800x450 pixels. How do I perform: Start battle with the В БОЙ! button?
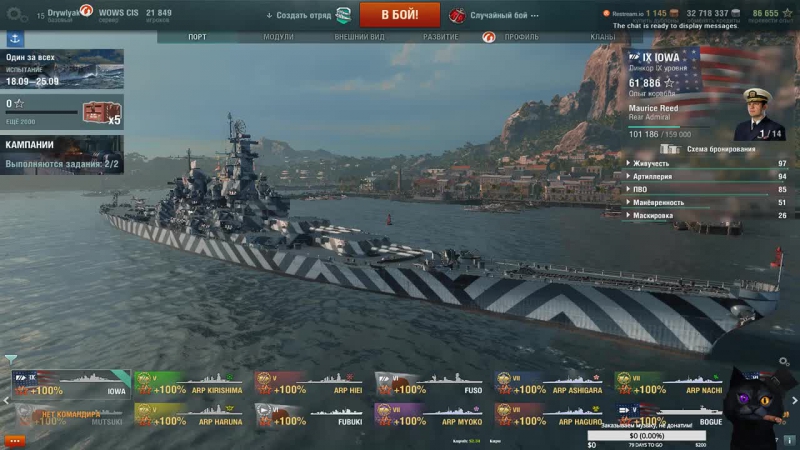pos(399,15)
